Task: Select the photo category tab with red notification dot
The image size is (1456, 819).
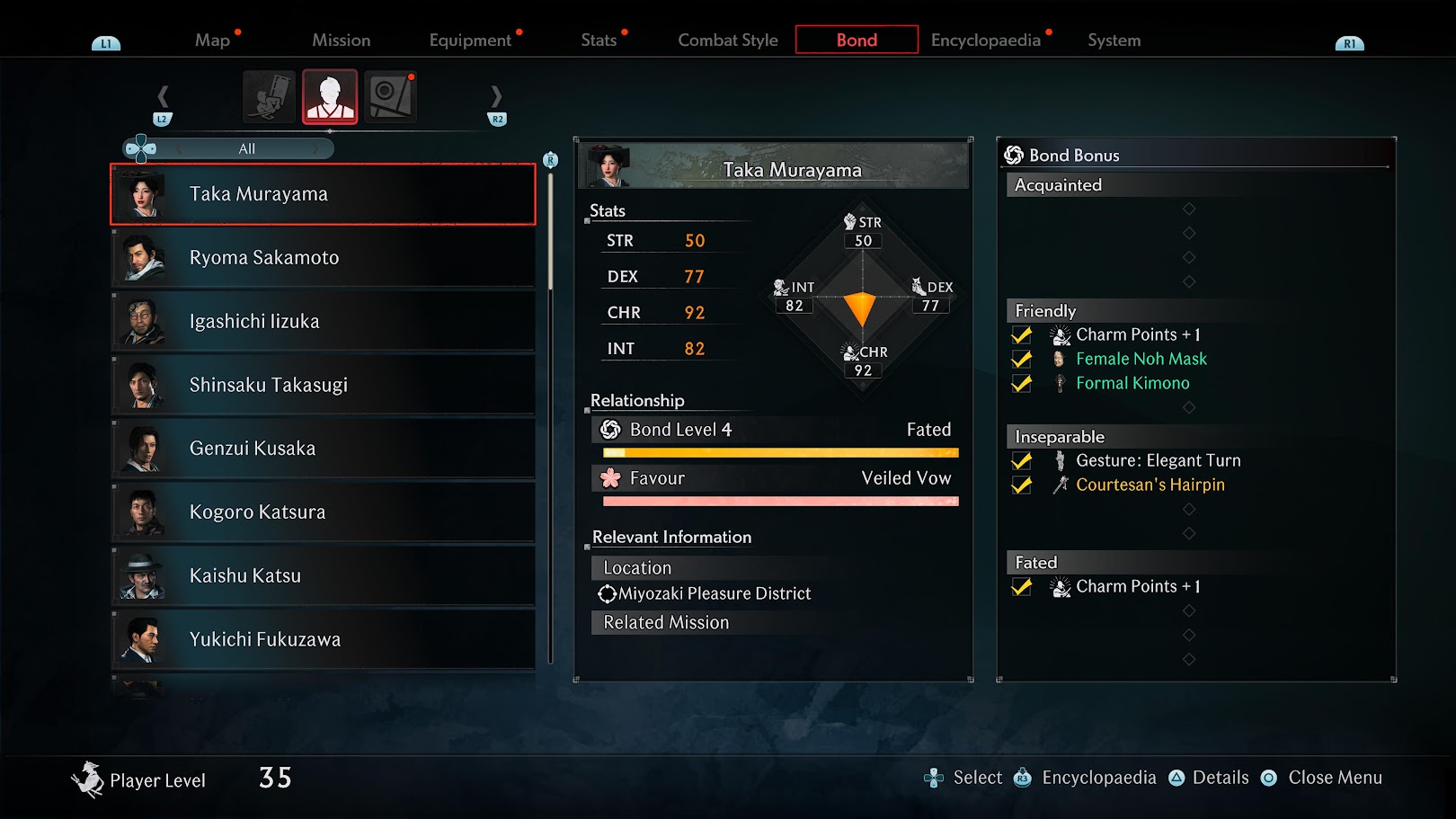Action: click(390, 96)
